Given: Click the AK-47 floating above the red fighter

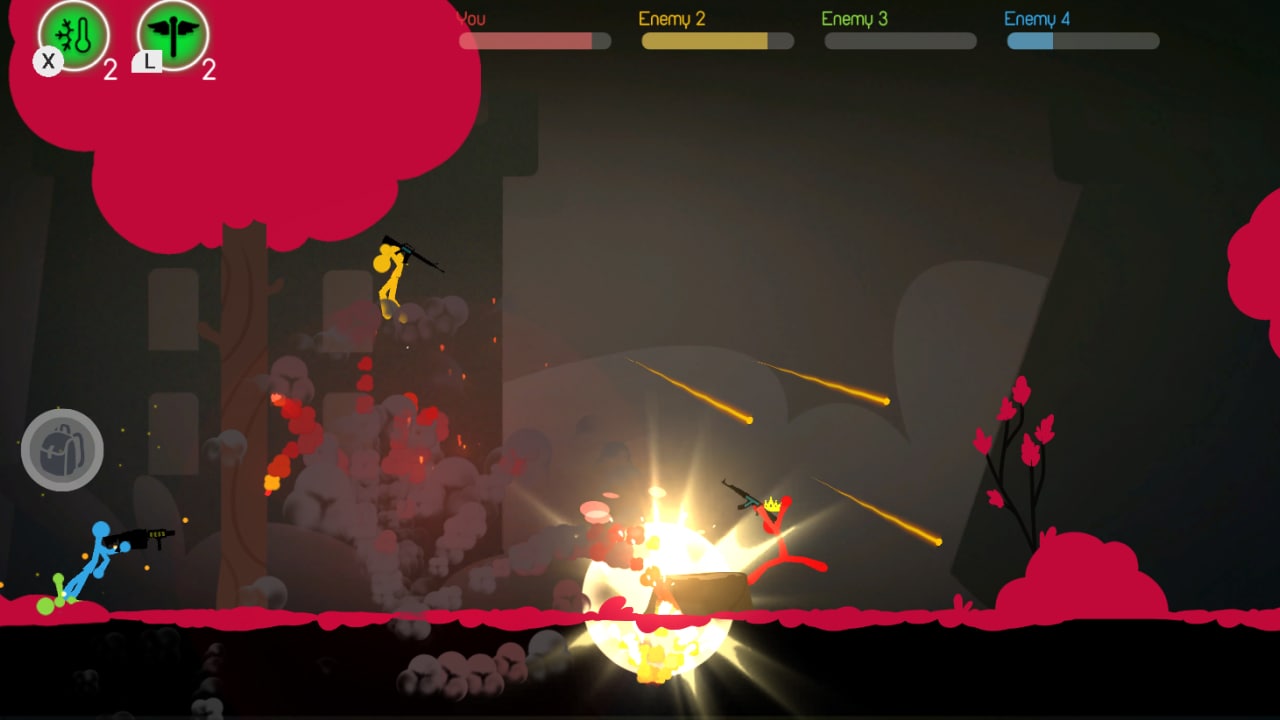Looking at the screenshot, I should [737, 495].
